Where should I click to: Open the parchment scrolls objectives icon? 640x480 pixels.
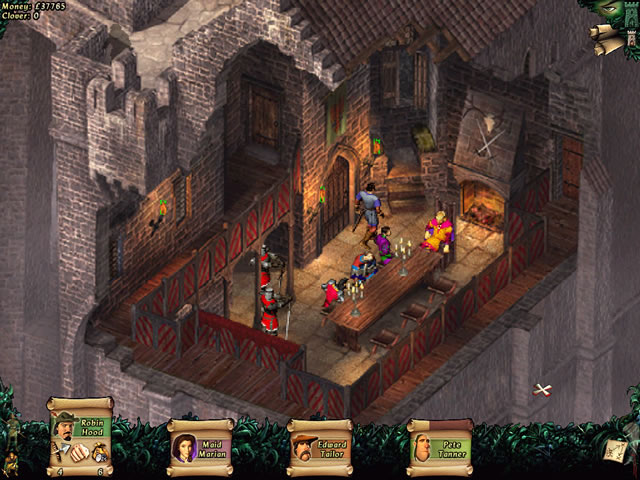pyautogui.click(x=605, y=38)
